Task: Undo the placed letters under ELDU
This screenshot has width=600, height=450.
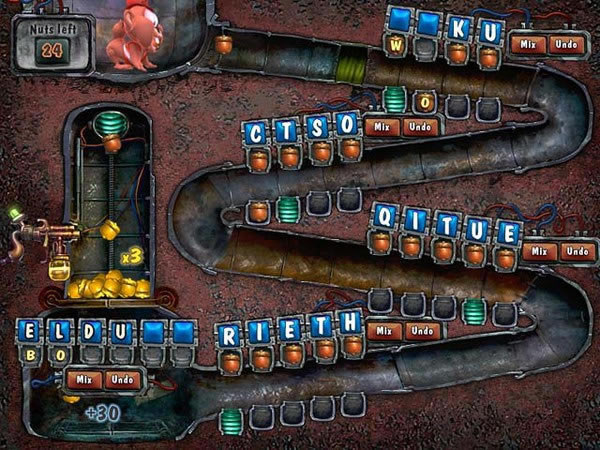Action: click(x=124, y=380)
